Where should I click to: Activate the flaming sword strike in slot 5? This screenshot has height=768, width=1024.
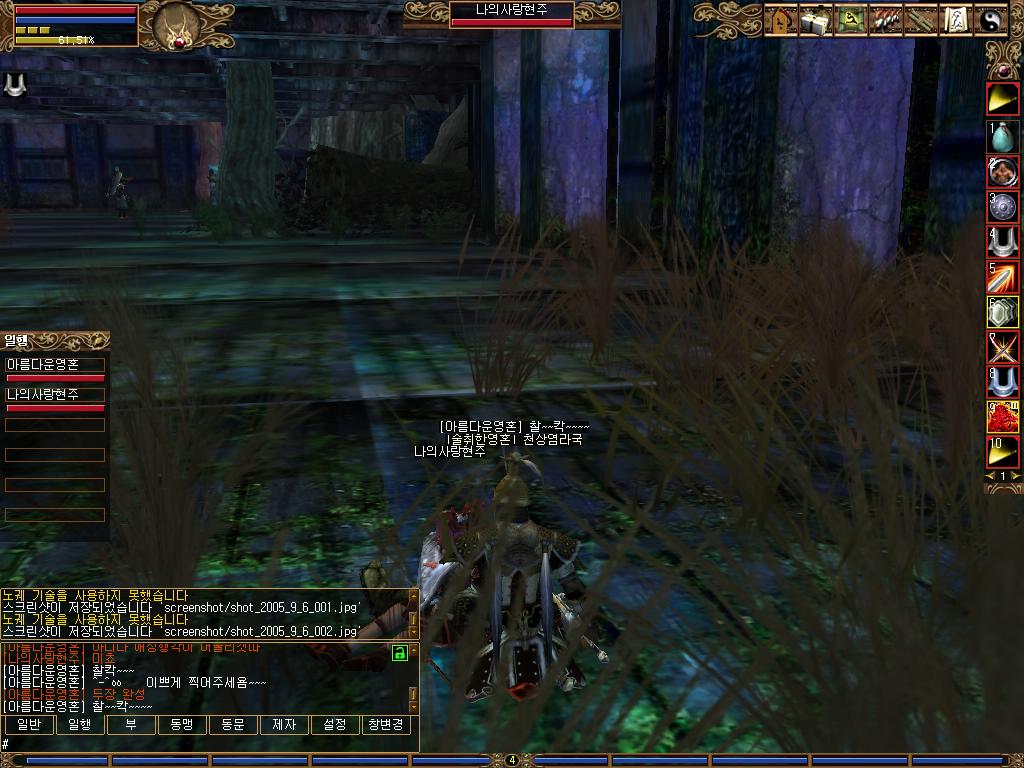[1003, 277]
